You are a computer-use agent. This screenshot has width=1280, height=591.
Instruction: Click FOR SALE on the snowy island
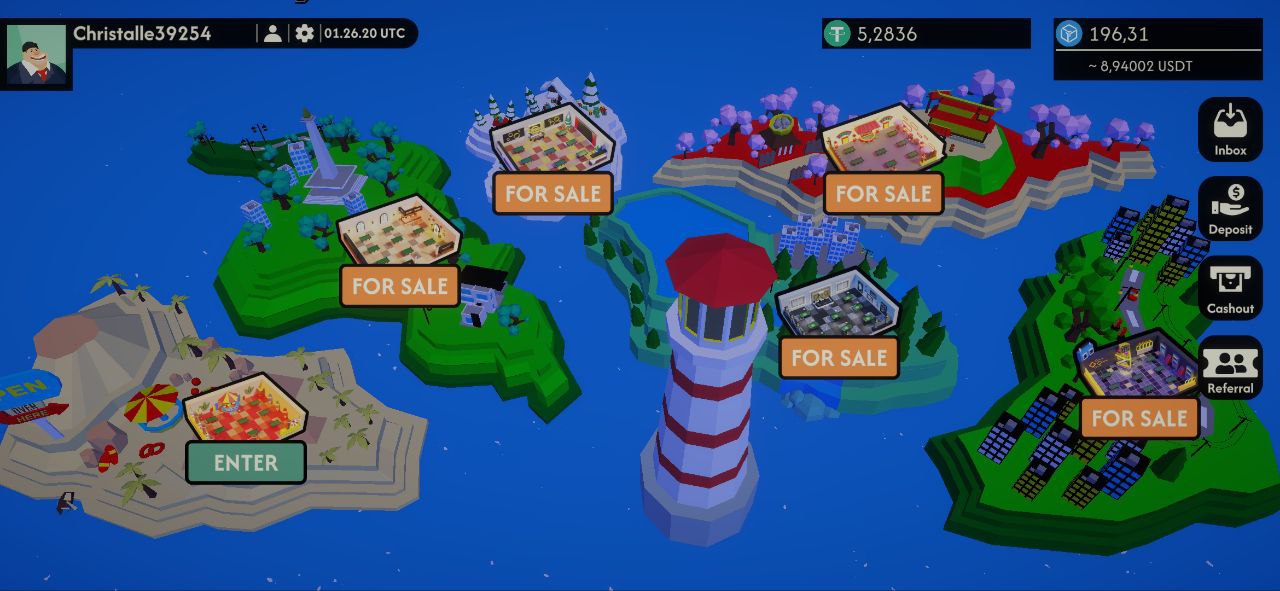point(553,193)
